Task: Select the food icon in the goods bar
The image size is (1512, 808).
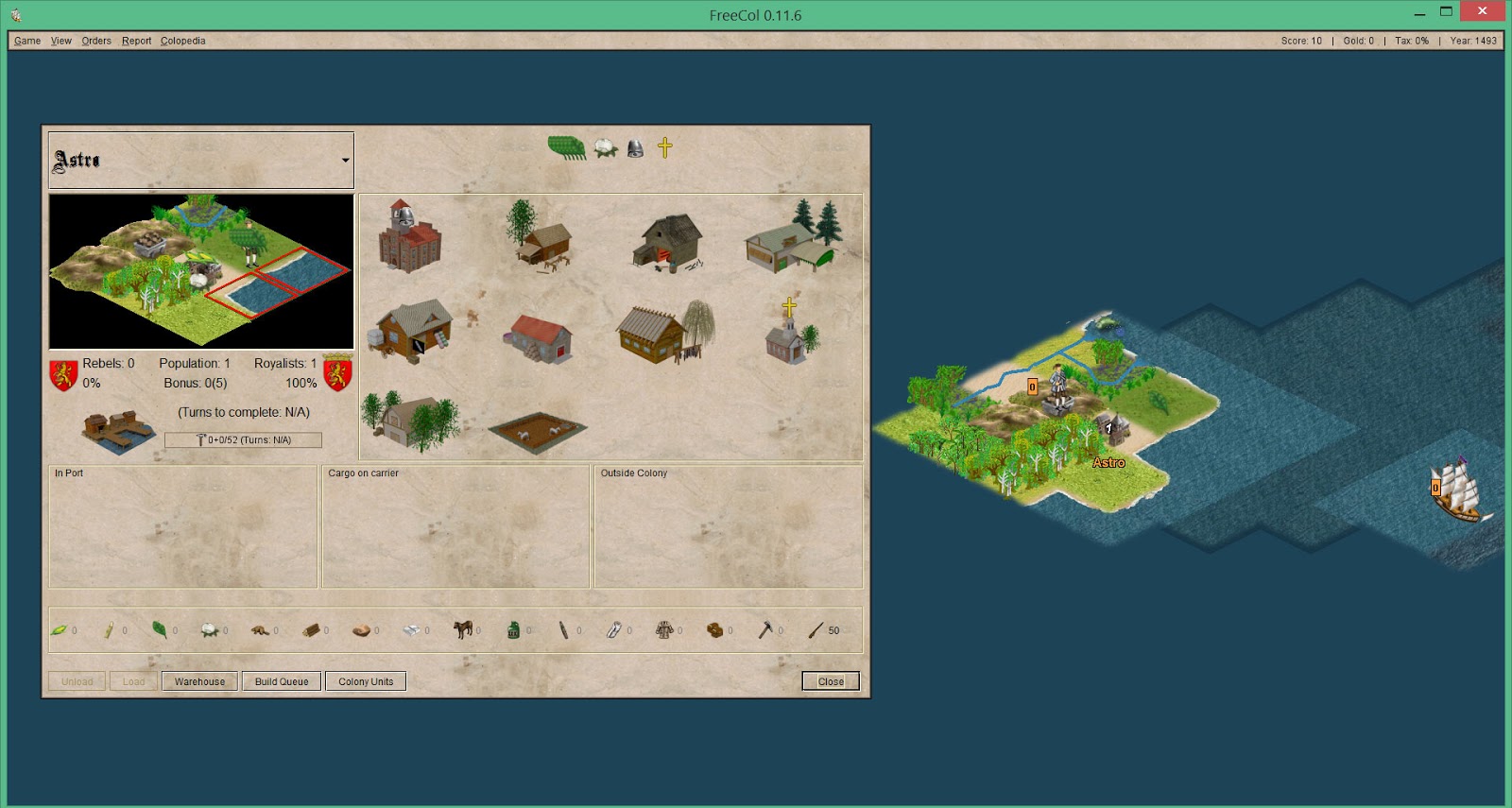Action: coord(58,629)
